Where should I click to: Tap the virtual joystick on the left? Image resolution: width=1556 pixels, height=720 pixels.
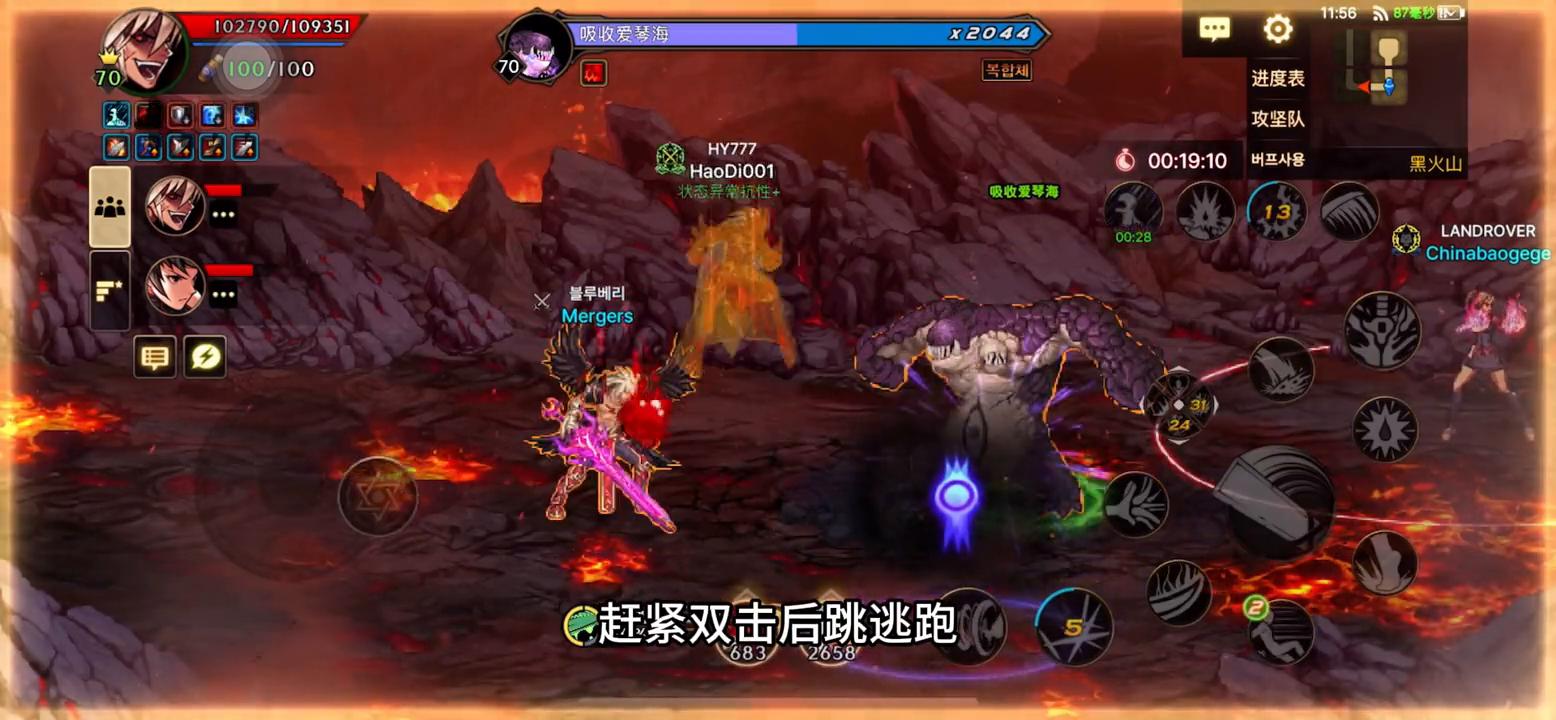click(x=378, y=495)
